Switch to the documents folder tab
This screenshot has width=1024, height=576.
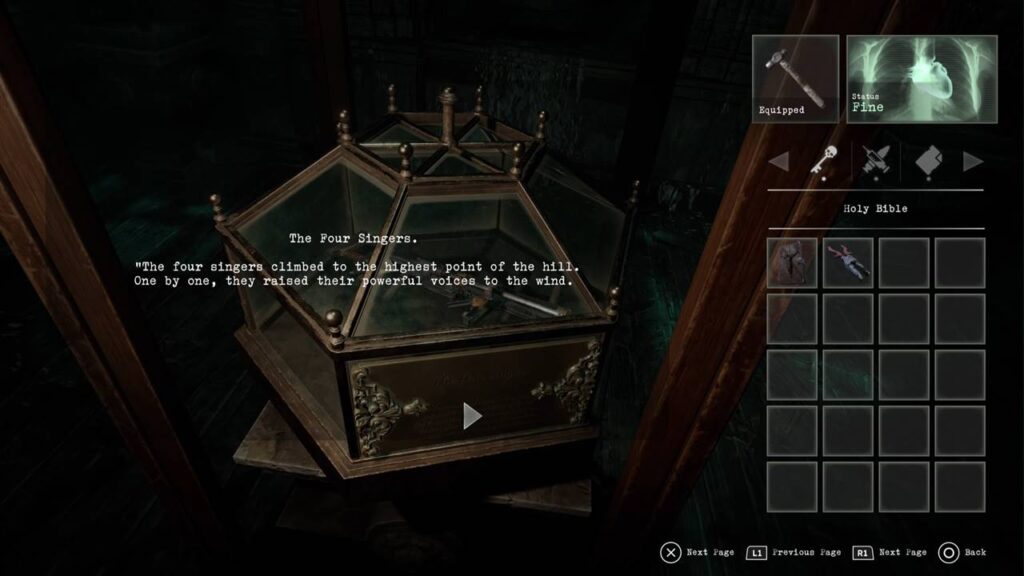928,161
